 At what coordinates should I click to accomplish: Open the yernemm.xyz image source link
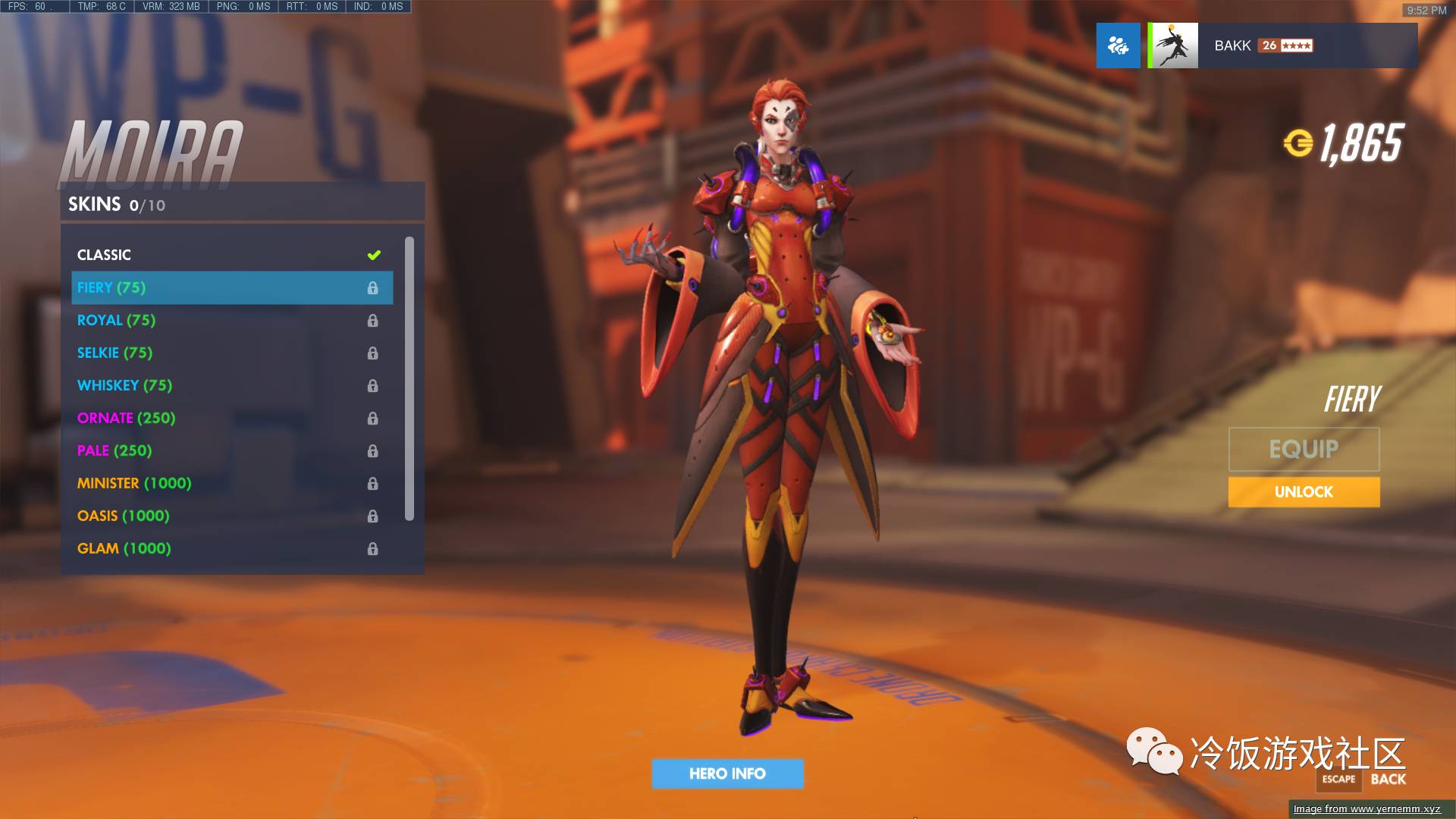click(x=1367, y=809)
